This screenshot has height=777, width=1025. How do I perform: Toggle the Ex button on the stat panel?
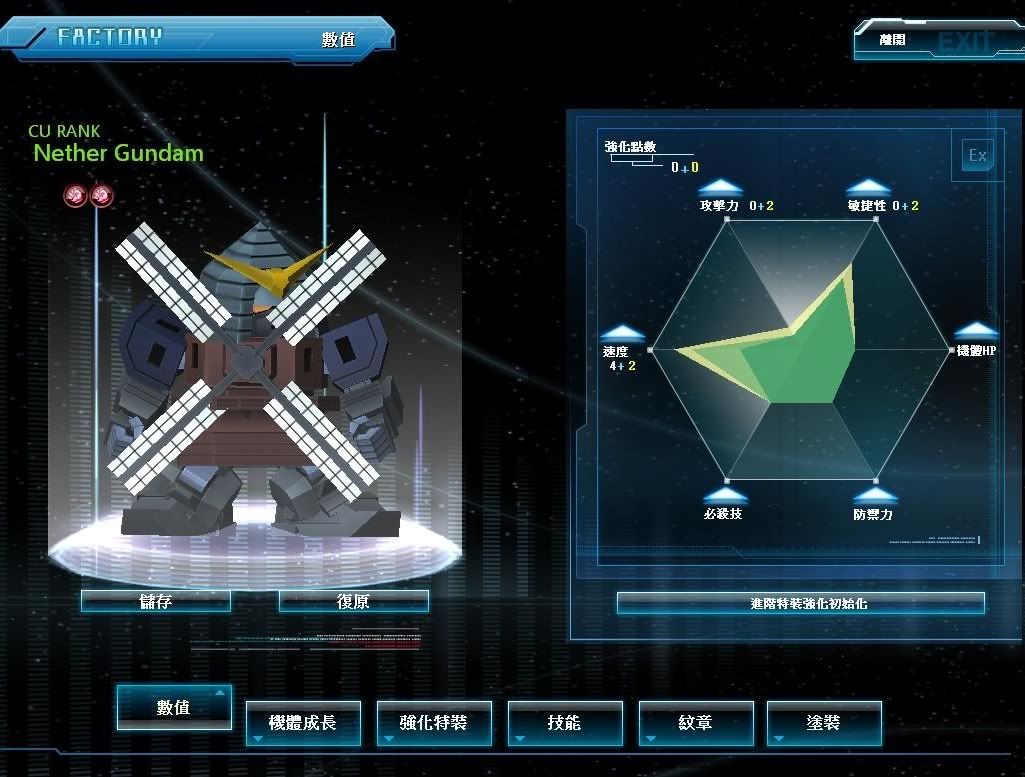(977, 156)
